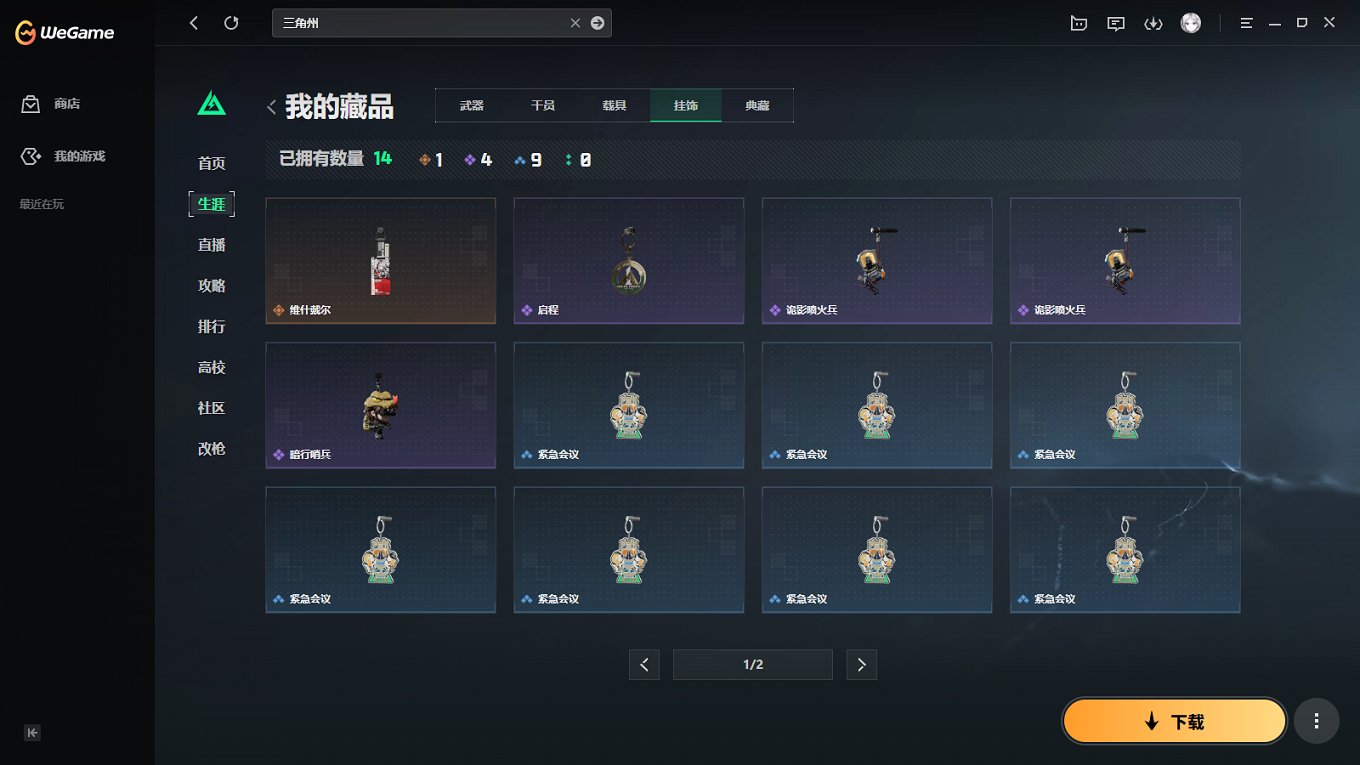Open the hamburger menu top right
The height and width of the screenshot is (765, 1360).
click(x=1246, y=22)
